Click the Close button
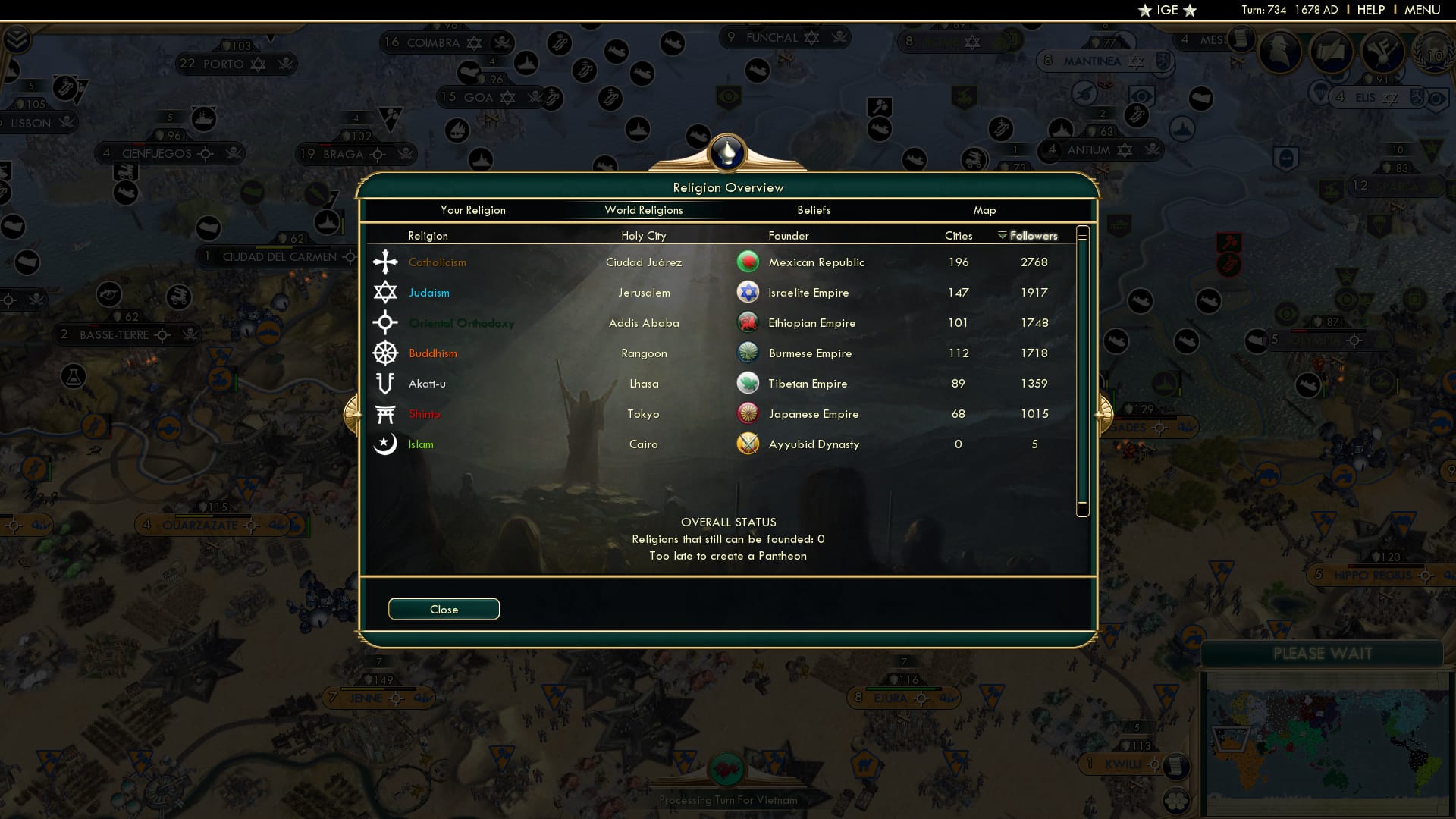This screenshot has width=1456, height=819. 444,609
